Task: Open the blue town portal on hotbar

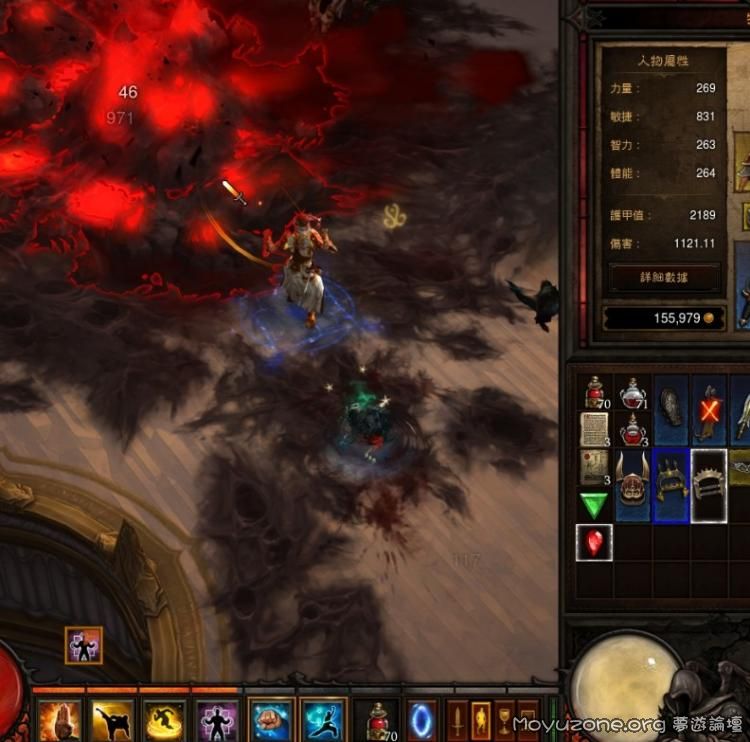Action: pyautogui.click(x=422, y=720)
